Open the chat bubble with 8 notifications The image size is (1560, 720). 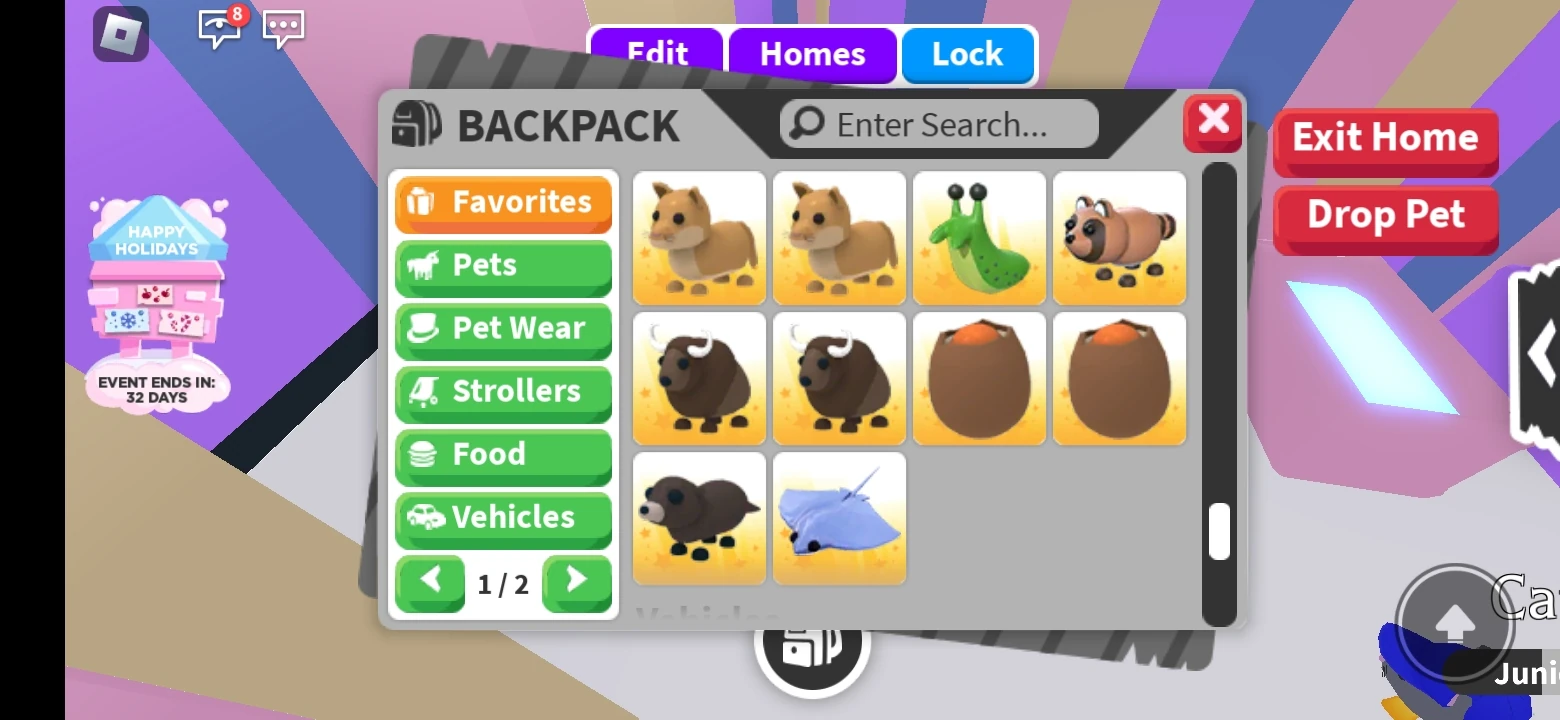(219, 30)
